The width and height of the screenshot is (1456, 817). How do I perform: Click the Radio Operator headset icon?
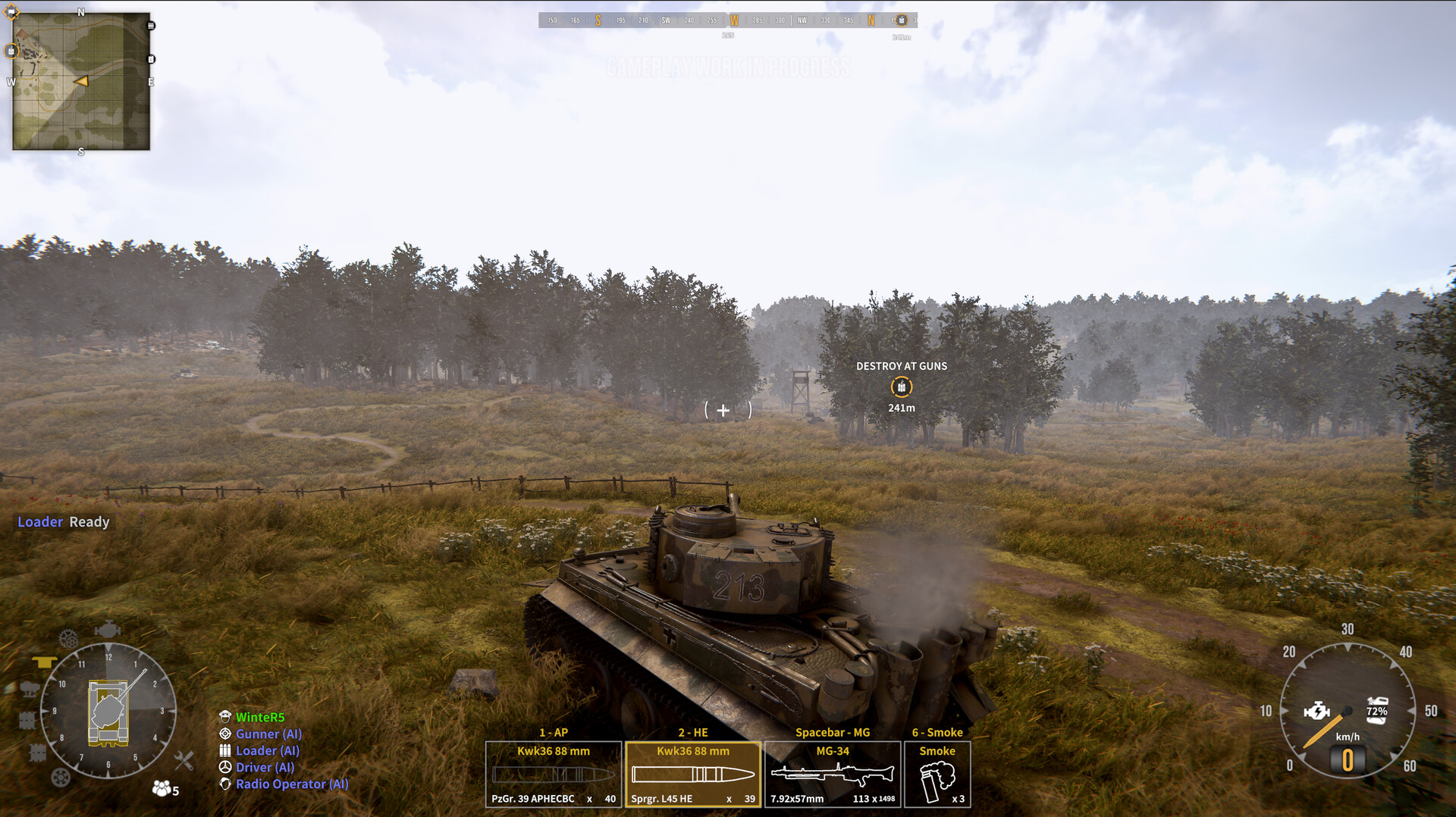click(x=225, y=784)
